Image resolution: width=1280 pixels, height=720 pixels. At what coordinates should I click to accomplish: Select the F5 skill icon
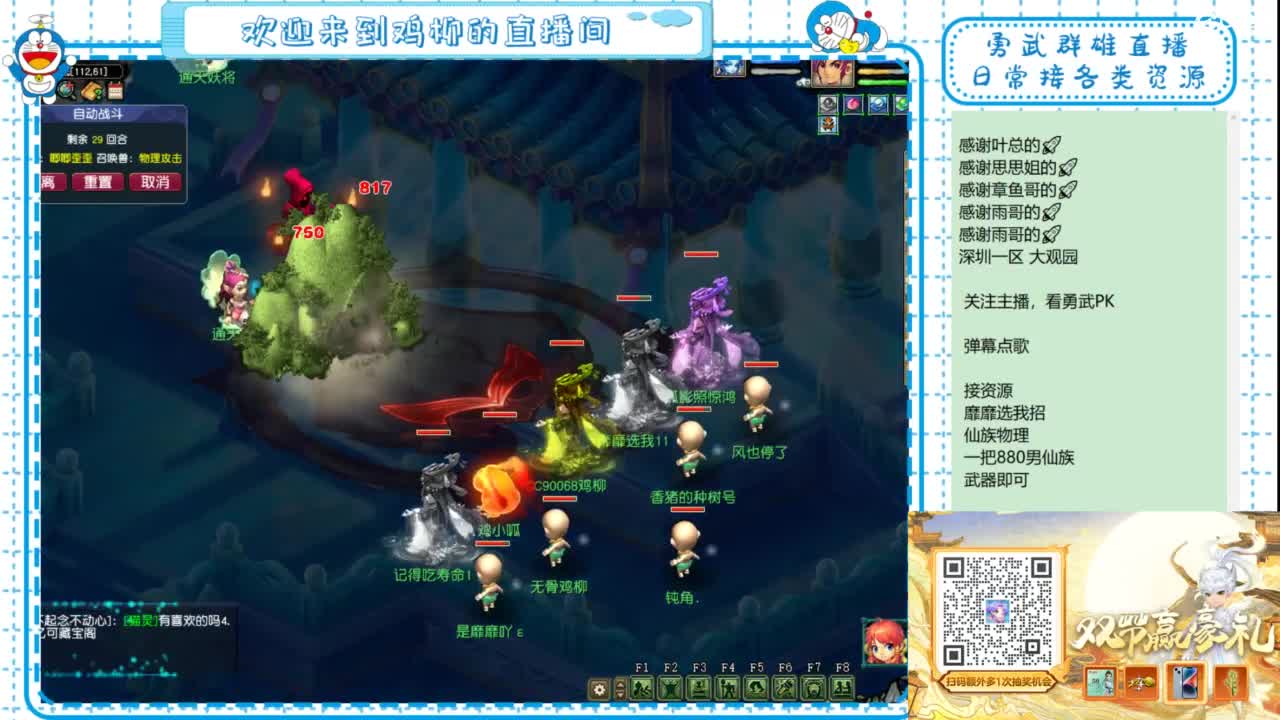[x=758, y=688]
